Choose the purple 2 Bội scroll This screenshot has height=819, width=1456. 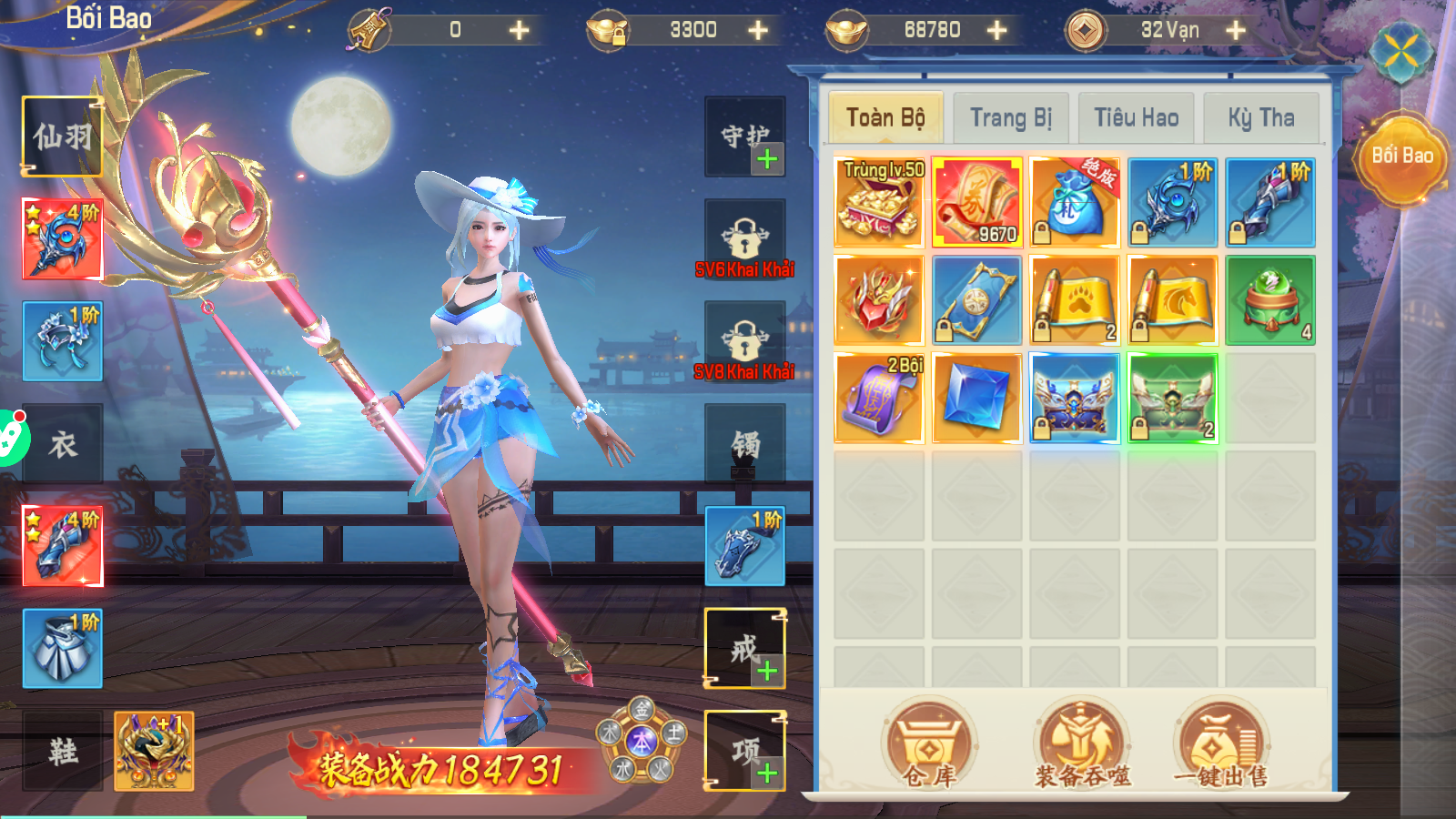click(879, 399)
